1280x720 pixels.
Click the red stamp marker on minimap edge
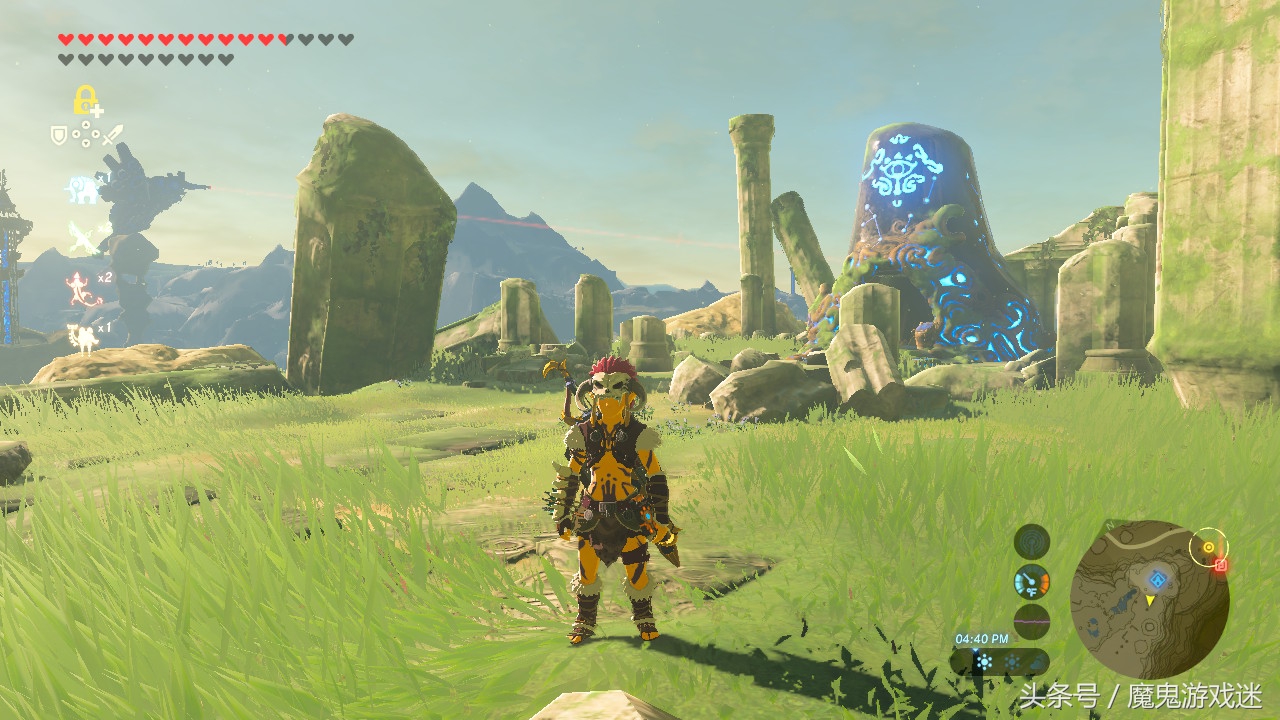point(1221,565)
